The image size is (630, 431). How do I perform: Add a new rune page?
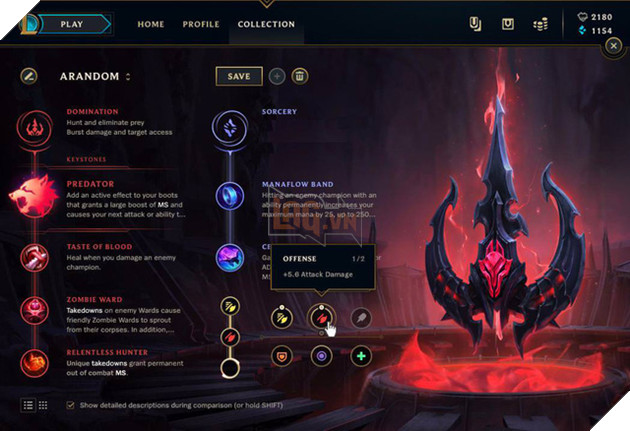tap(277, 76)
